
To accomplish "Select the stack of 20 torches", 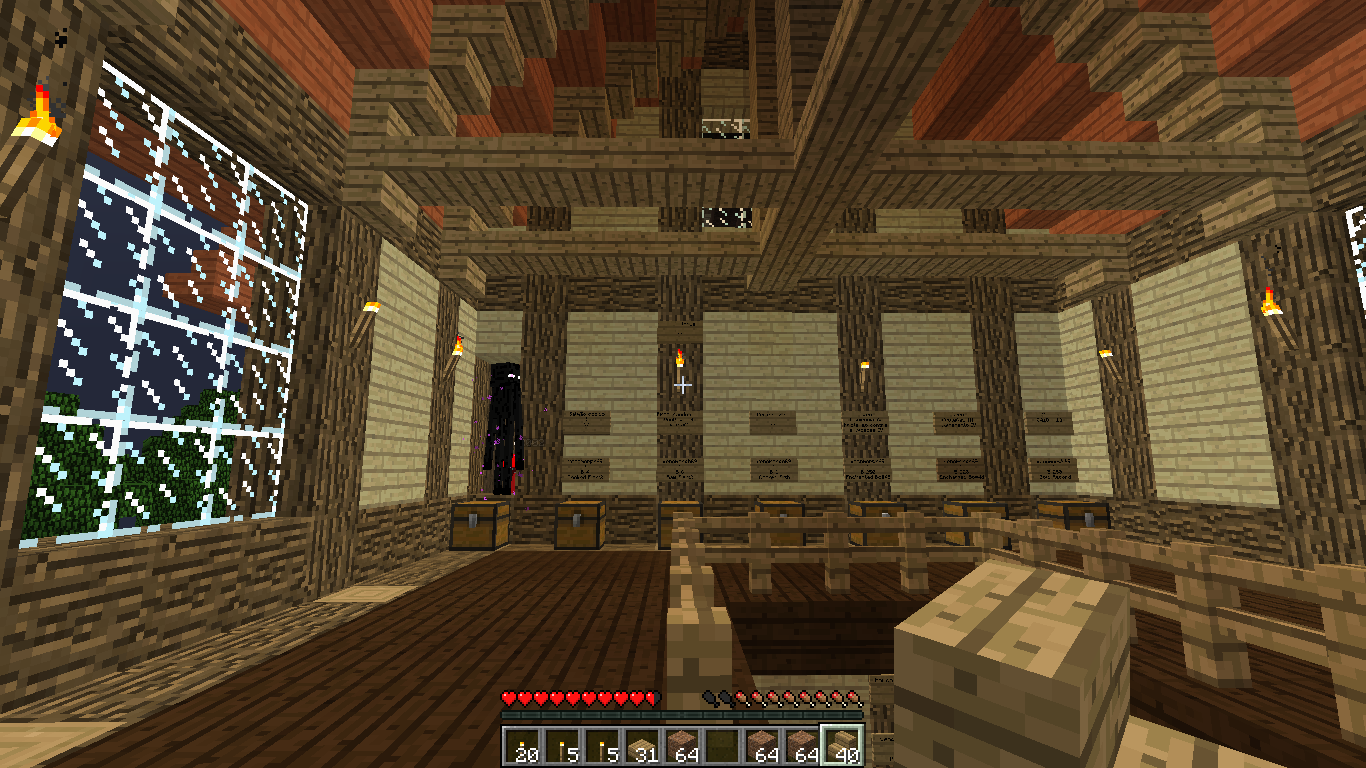I will click(521, 745).
